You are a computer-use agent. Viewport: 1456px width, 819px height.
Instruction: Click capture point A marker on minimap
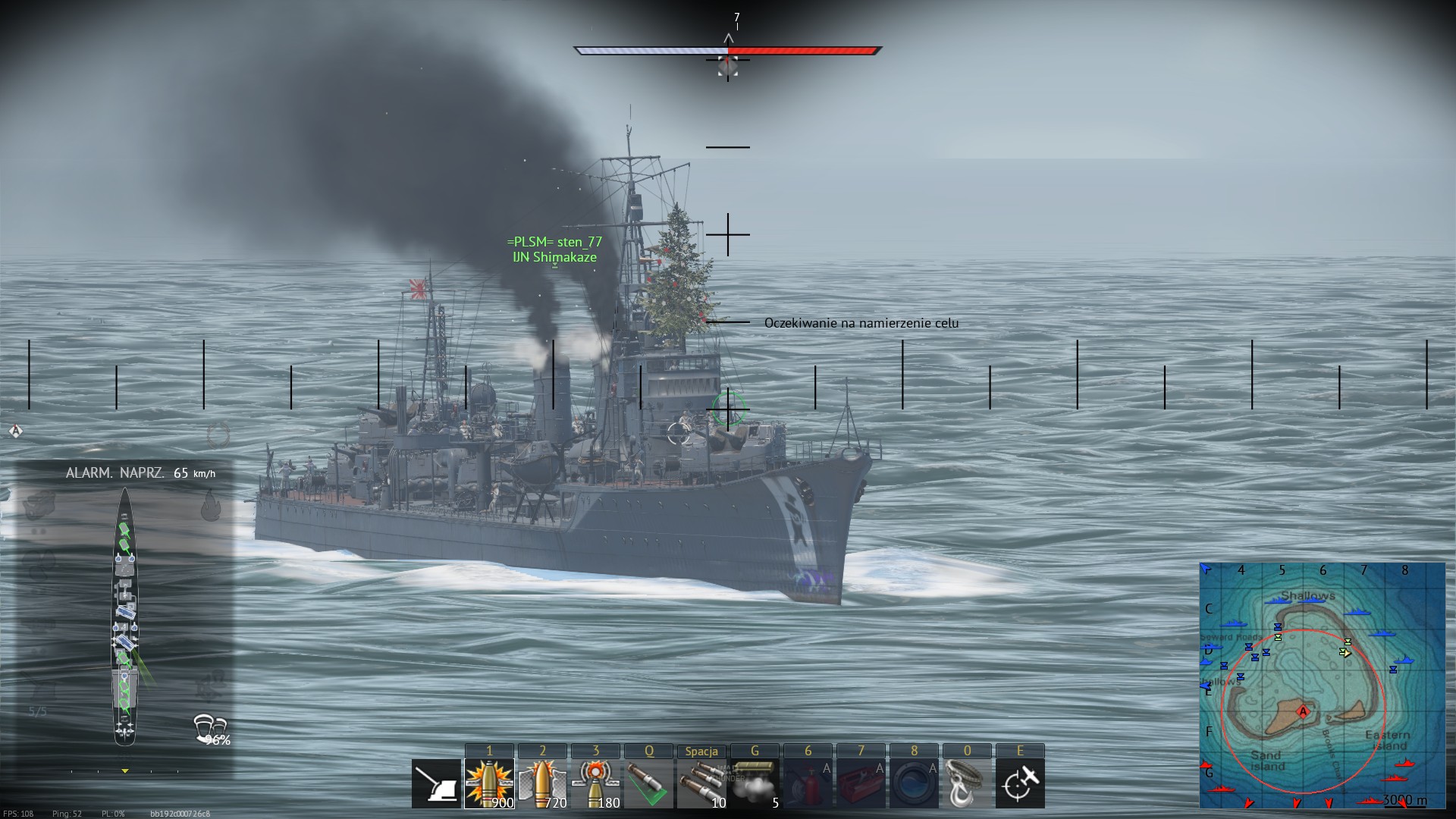(1303, 711)
